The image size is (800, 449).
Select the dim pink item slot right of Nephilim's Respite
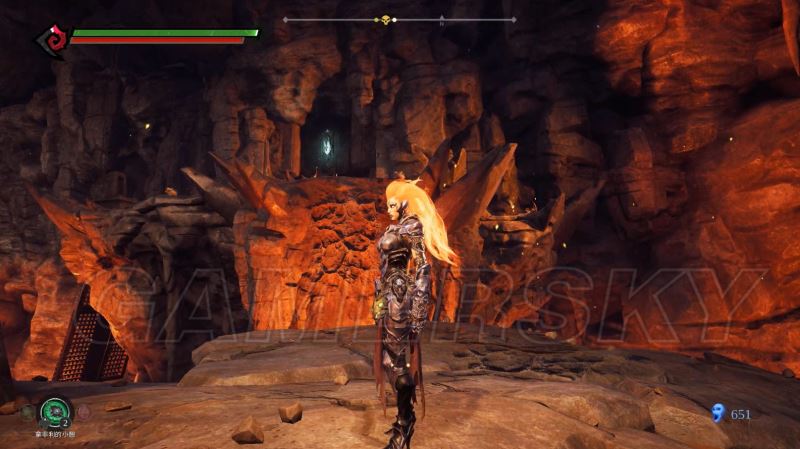[x=83, y=410]
